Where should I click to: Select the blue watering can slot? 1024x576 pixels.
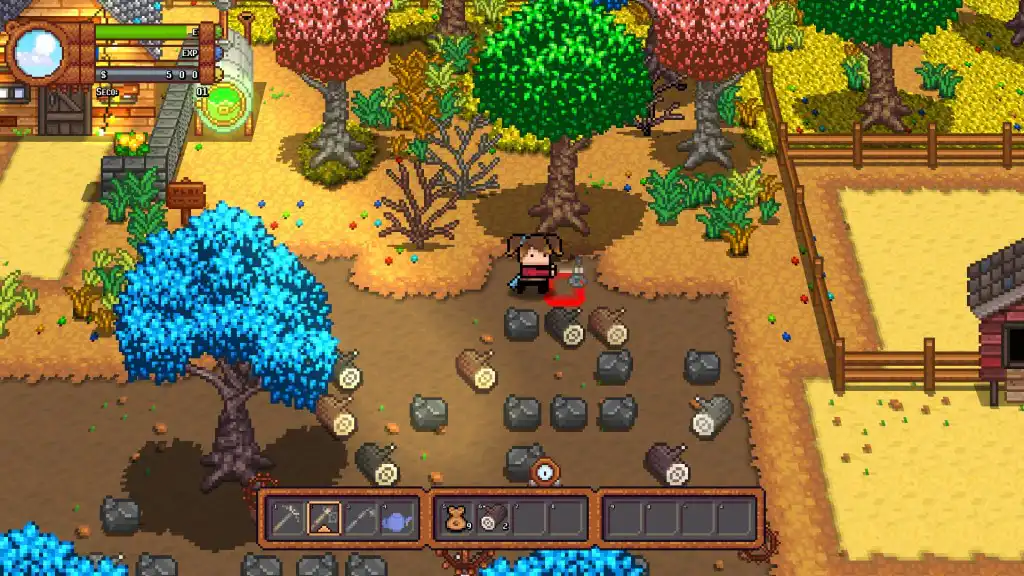pos(398,518)
